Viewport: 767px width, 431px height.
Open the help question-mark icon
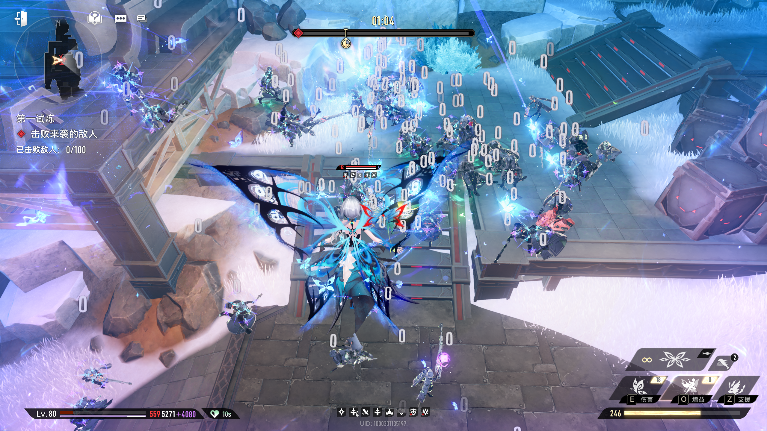click(95, 17)
